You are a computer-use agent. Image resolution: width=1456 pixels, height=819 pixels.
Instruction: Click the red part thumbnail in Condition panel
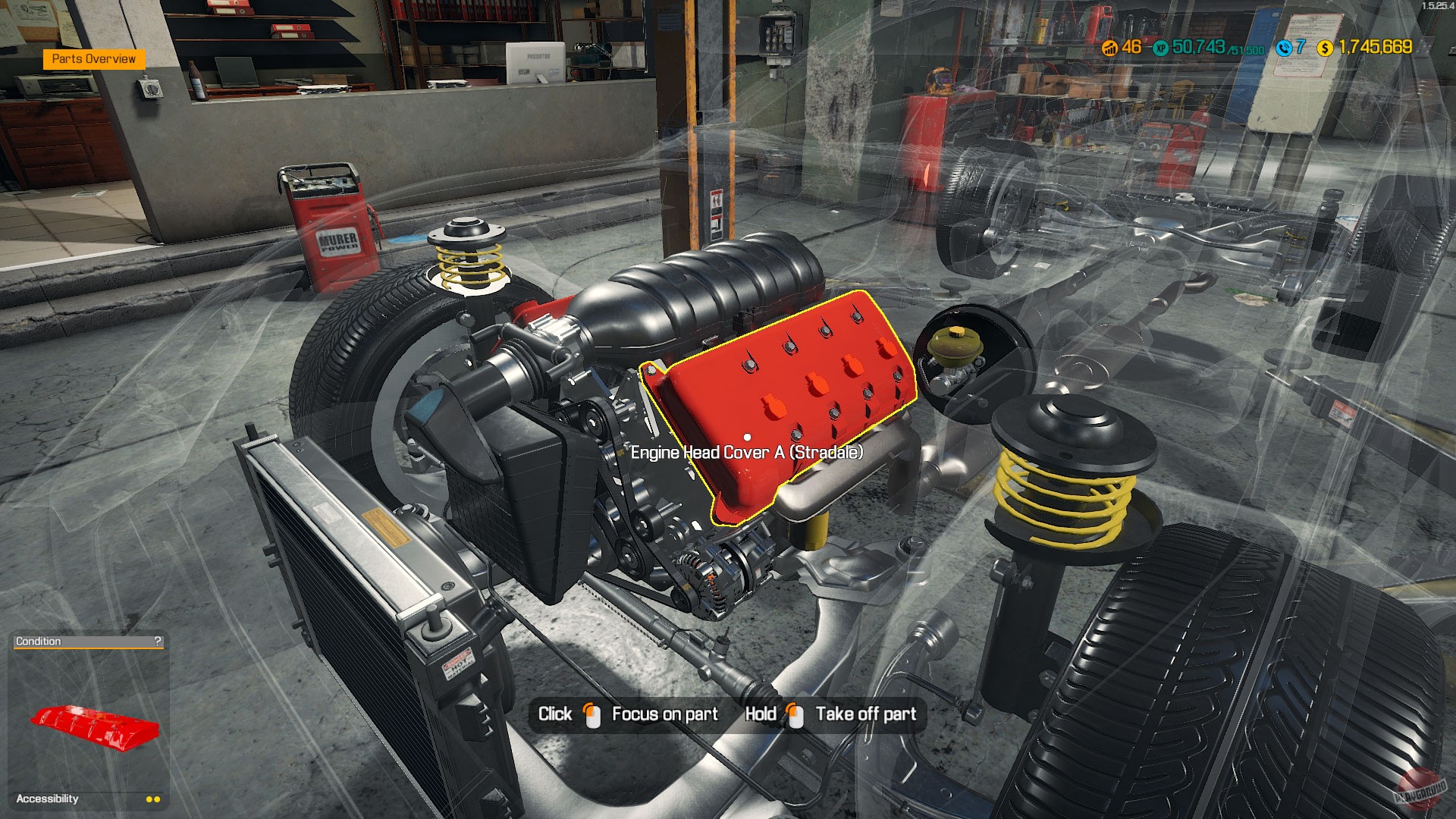(95, 726)
